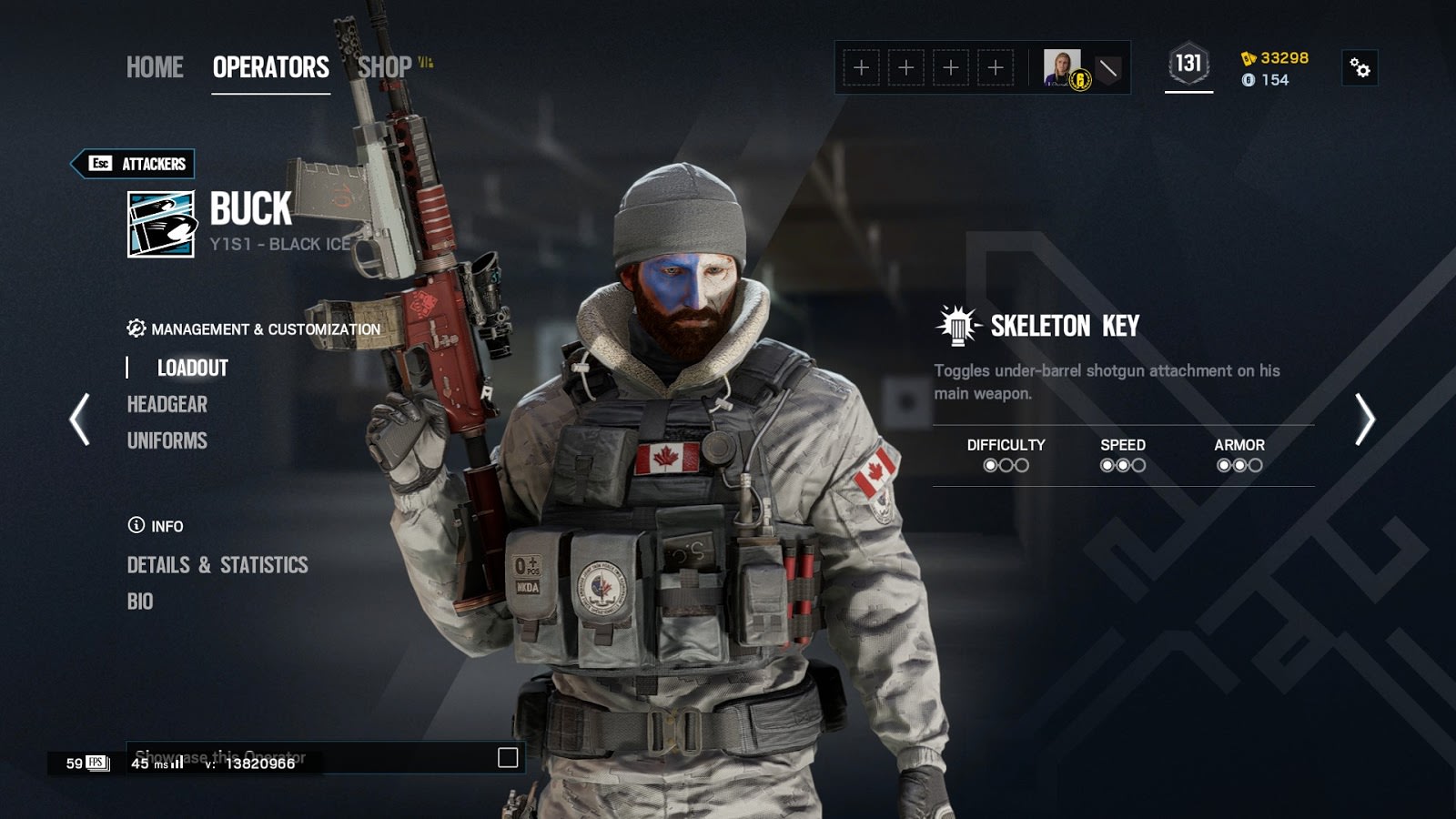This screenshot has width=1456, height=819.
Task: Open the settings gear menu
Action: tap(1360, 68)
